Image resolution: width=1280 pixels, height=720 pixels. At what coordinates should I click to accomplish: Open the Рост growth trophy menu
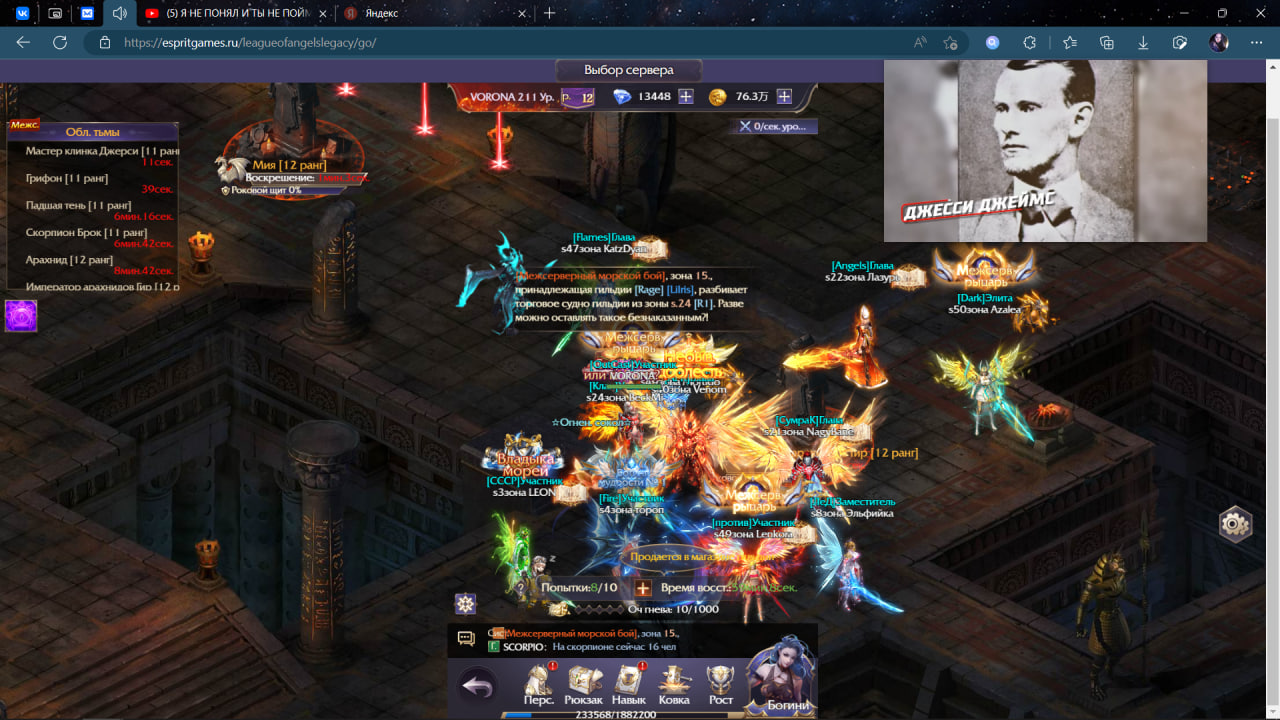(x=720, y=685)
